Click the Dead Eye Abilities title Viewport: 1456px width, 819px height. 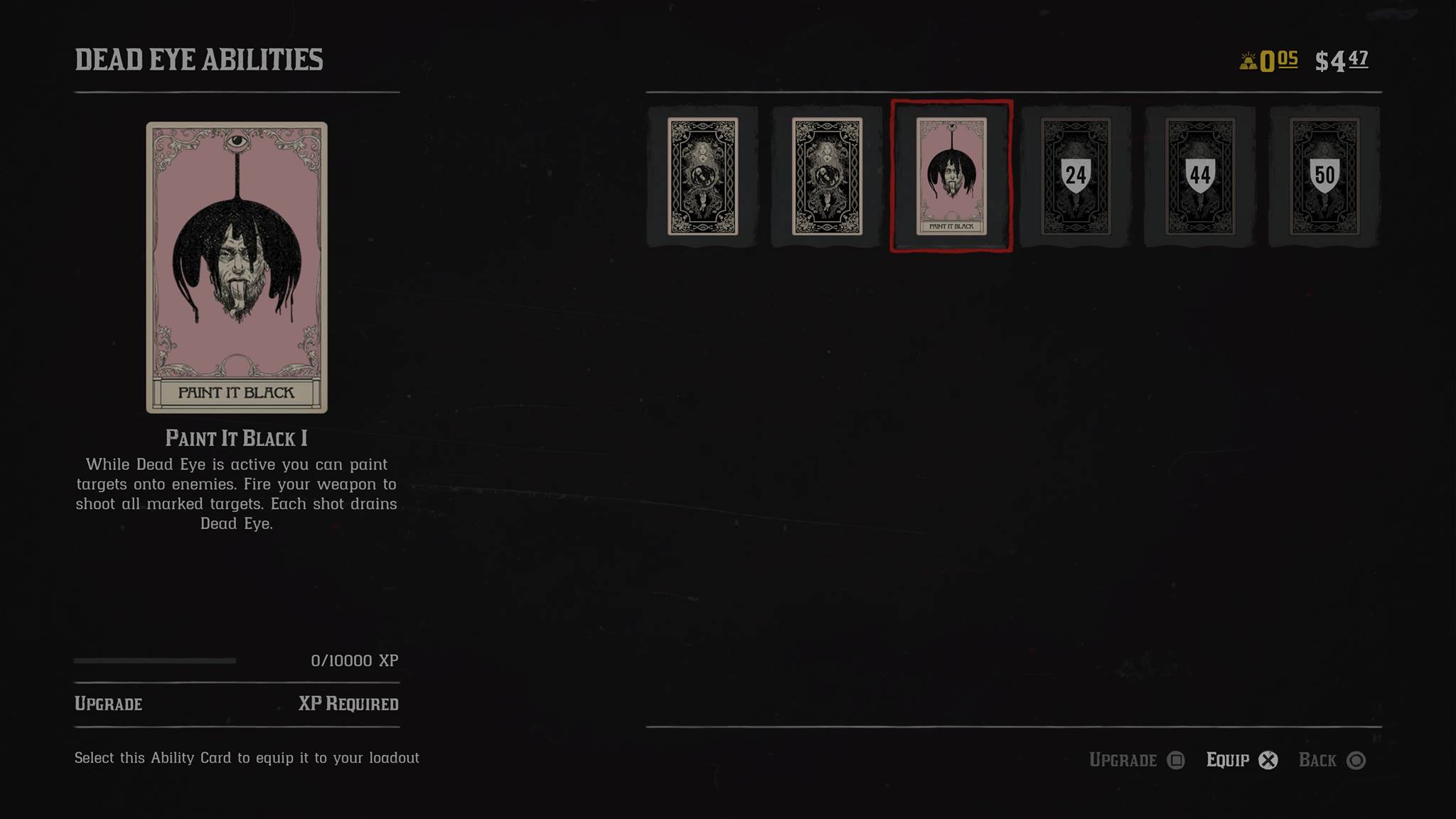point(199,60)
